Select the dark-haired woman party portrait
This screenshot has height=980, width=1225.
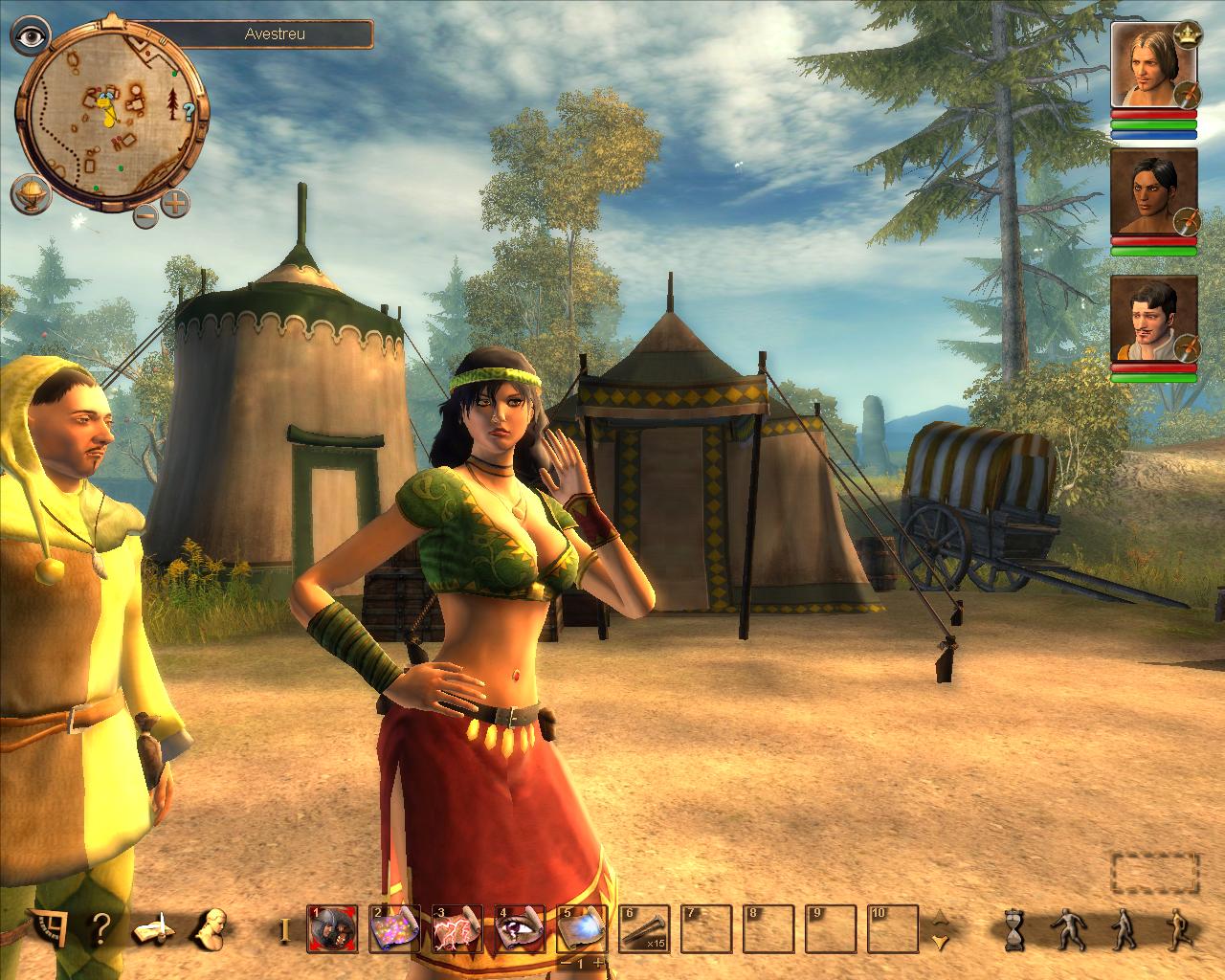pos(1153,191)
